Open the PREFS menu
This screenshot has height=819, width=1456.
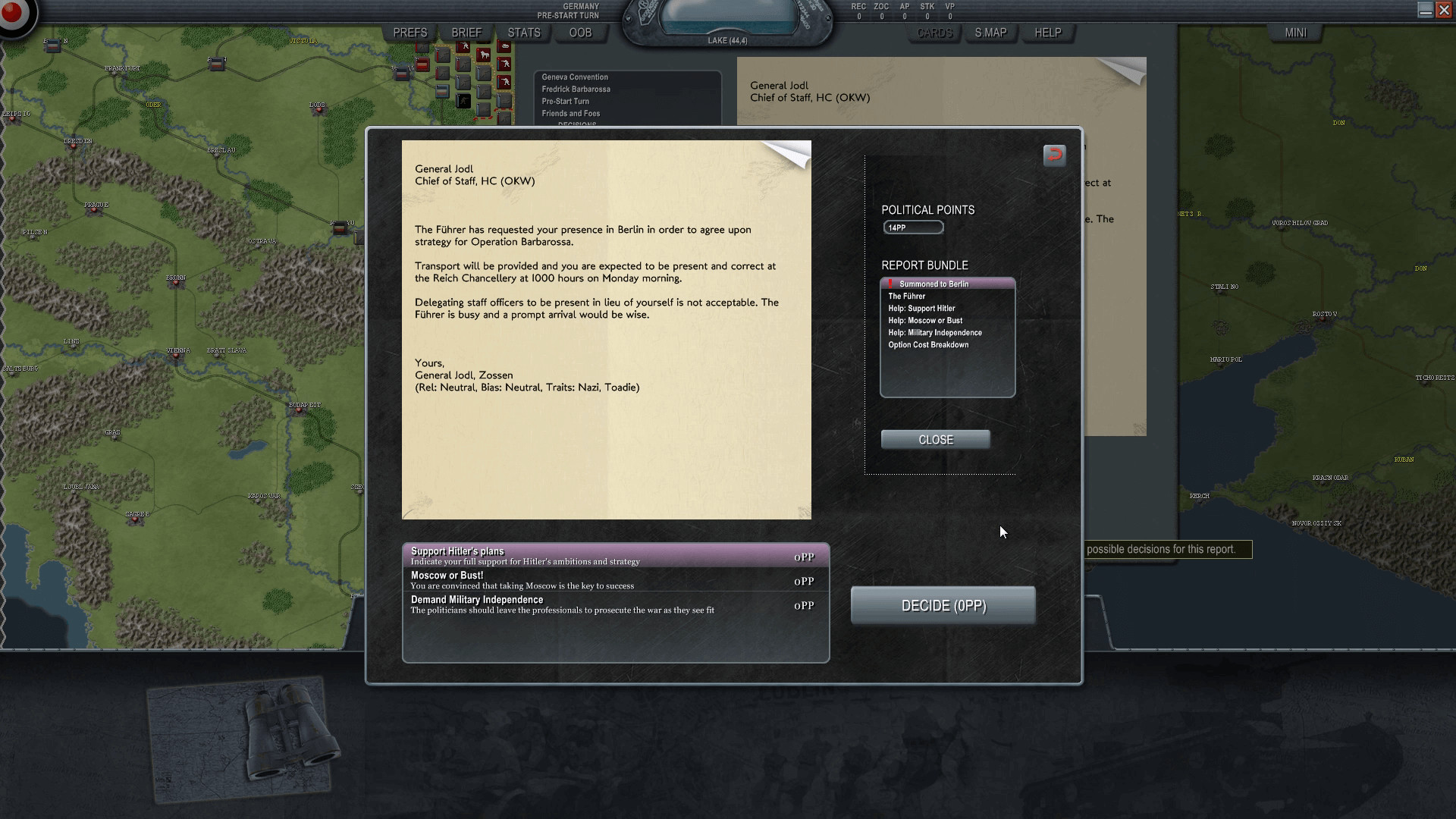pyautogui.click(x=410, y=33)
